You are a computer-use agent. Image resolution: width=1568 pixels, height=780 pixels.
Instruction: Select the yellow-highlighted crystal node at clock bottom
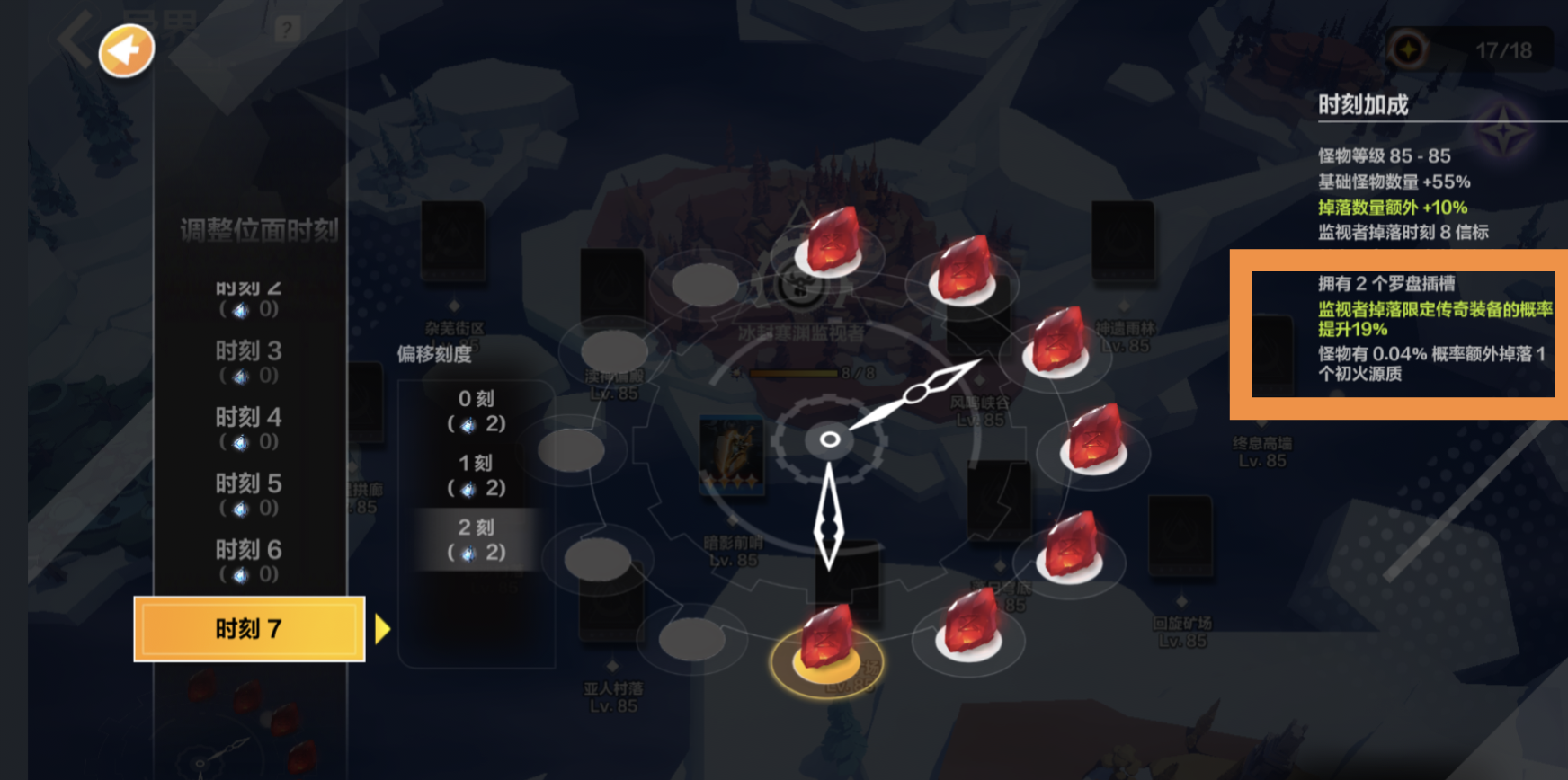tap(825, 643)
